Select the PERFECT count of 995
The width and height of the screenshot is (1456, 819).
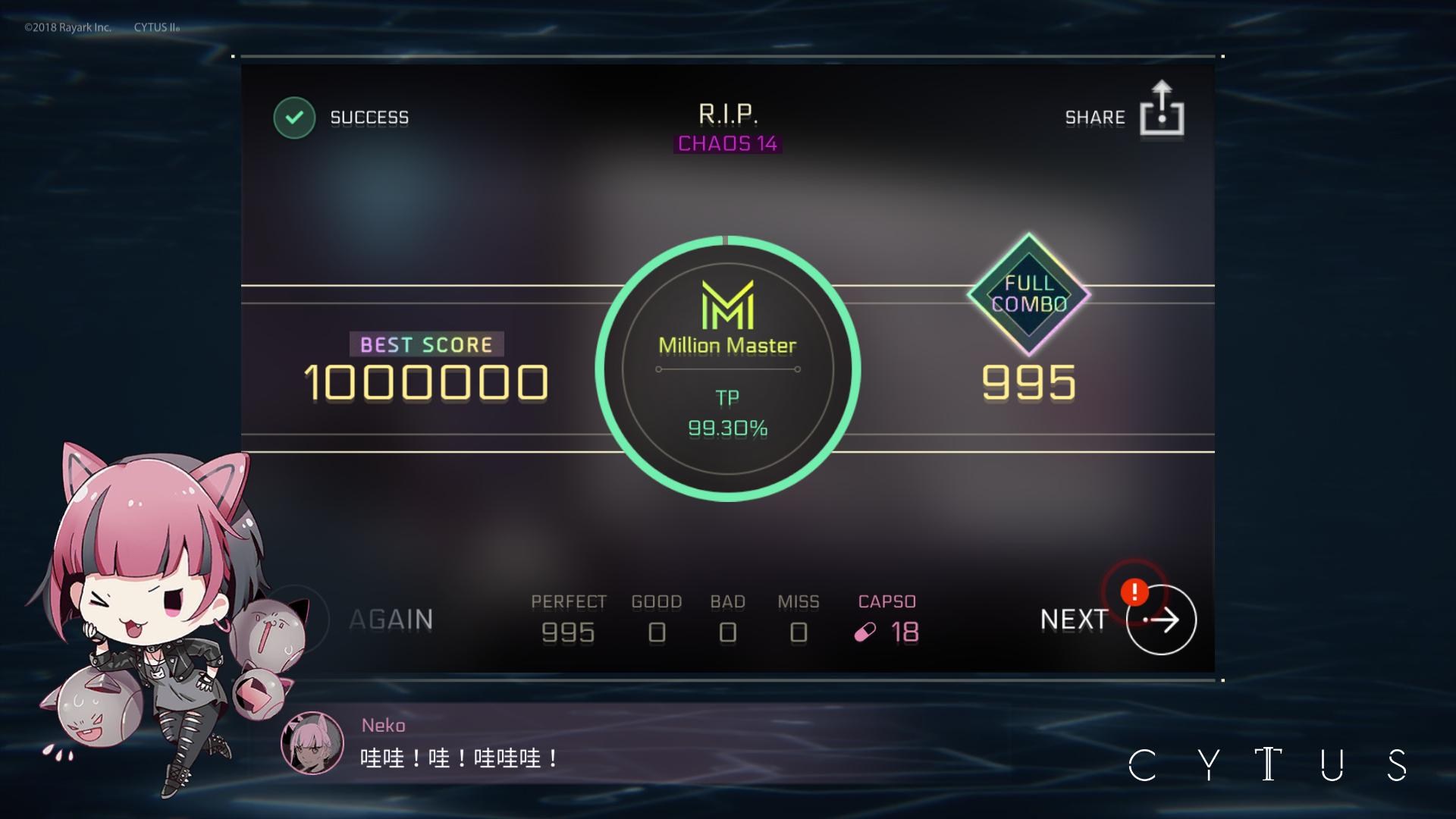pyautogui.click(x=569, y=632)
